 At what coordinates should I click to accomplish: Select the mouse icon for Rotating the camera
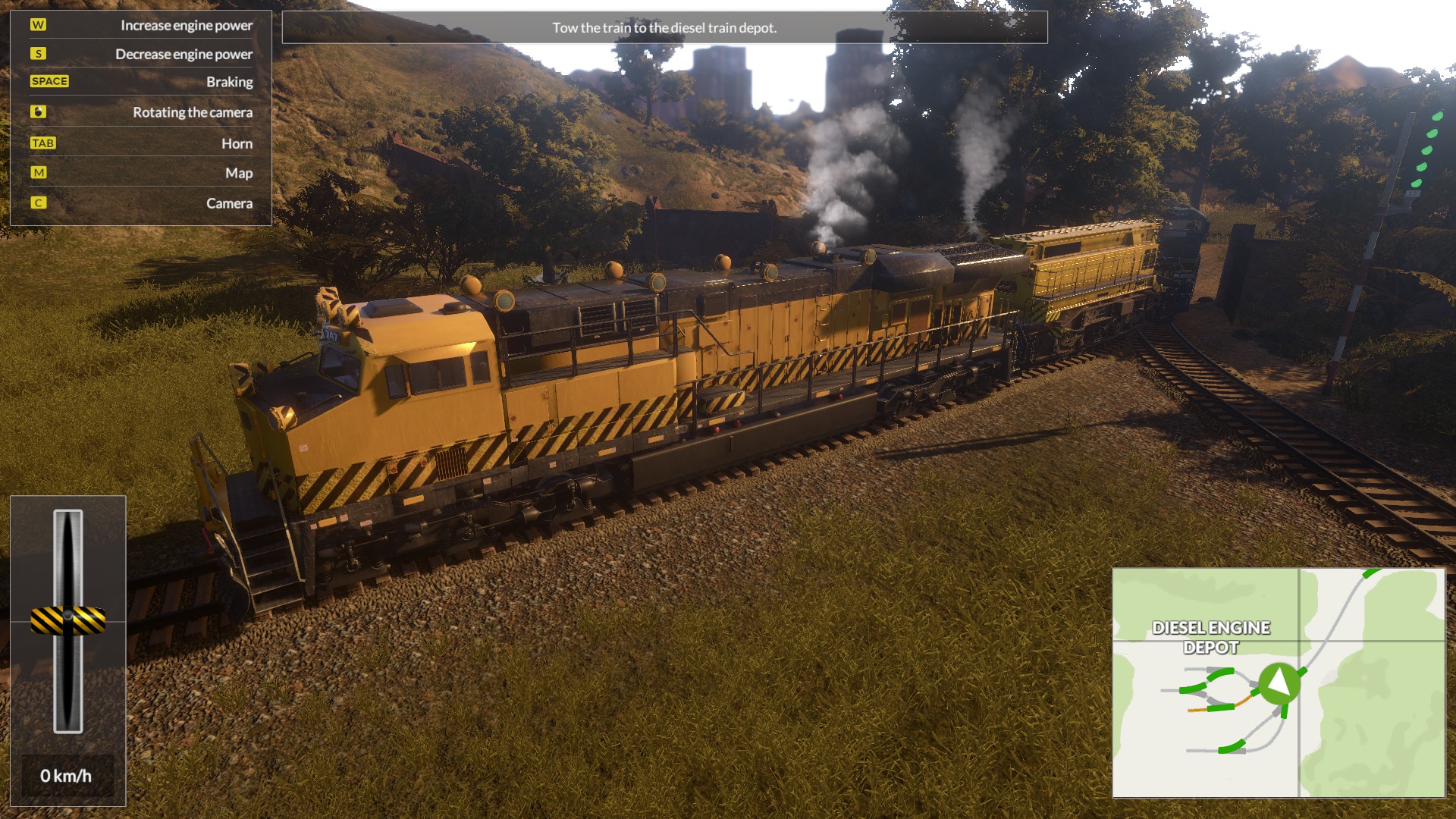tap(39, 112)
